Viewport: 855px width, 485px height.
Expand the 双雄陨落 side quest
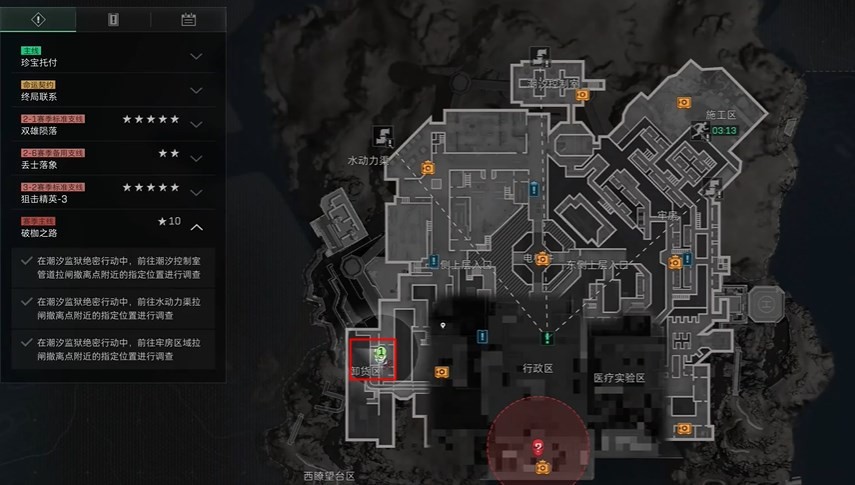click(196, 125)
